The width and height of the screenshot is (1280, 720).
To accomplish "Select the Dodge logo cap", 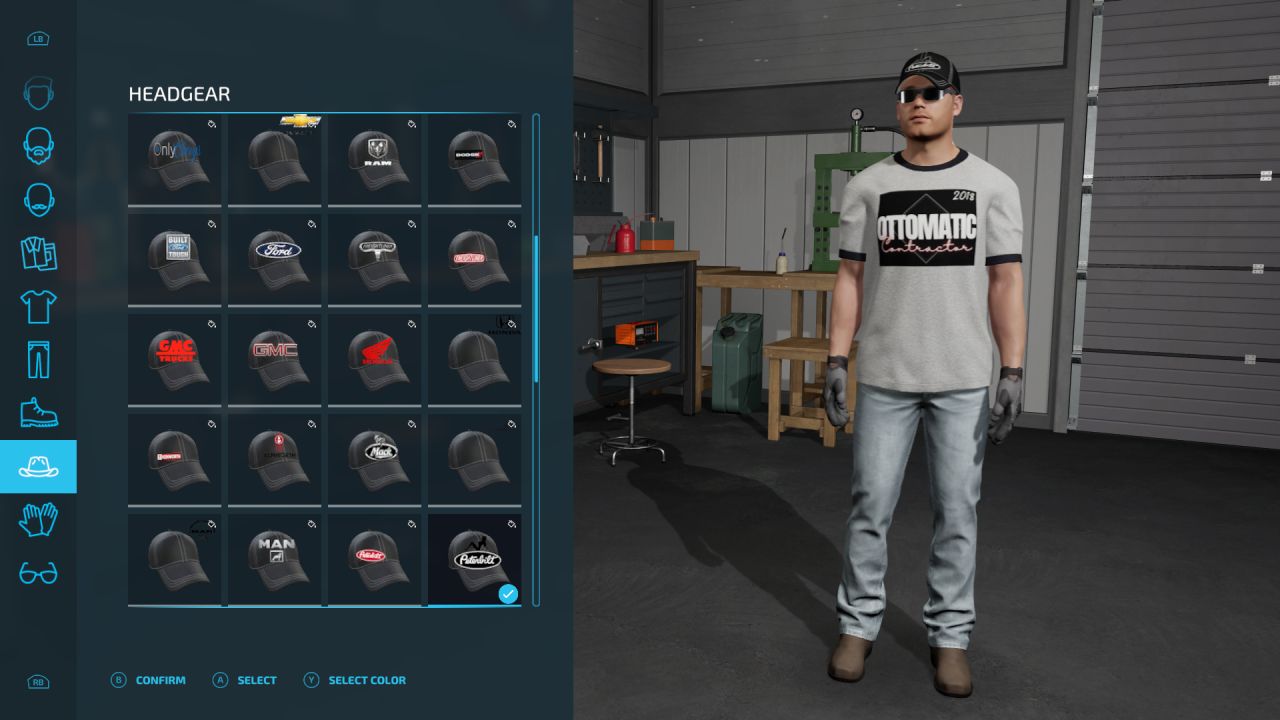I will (x=475, y=159).
